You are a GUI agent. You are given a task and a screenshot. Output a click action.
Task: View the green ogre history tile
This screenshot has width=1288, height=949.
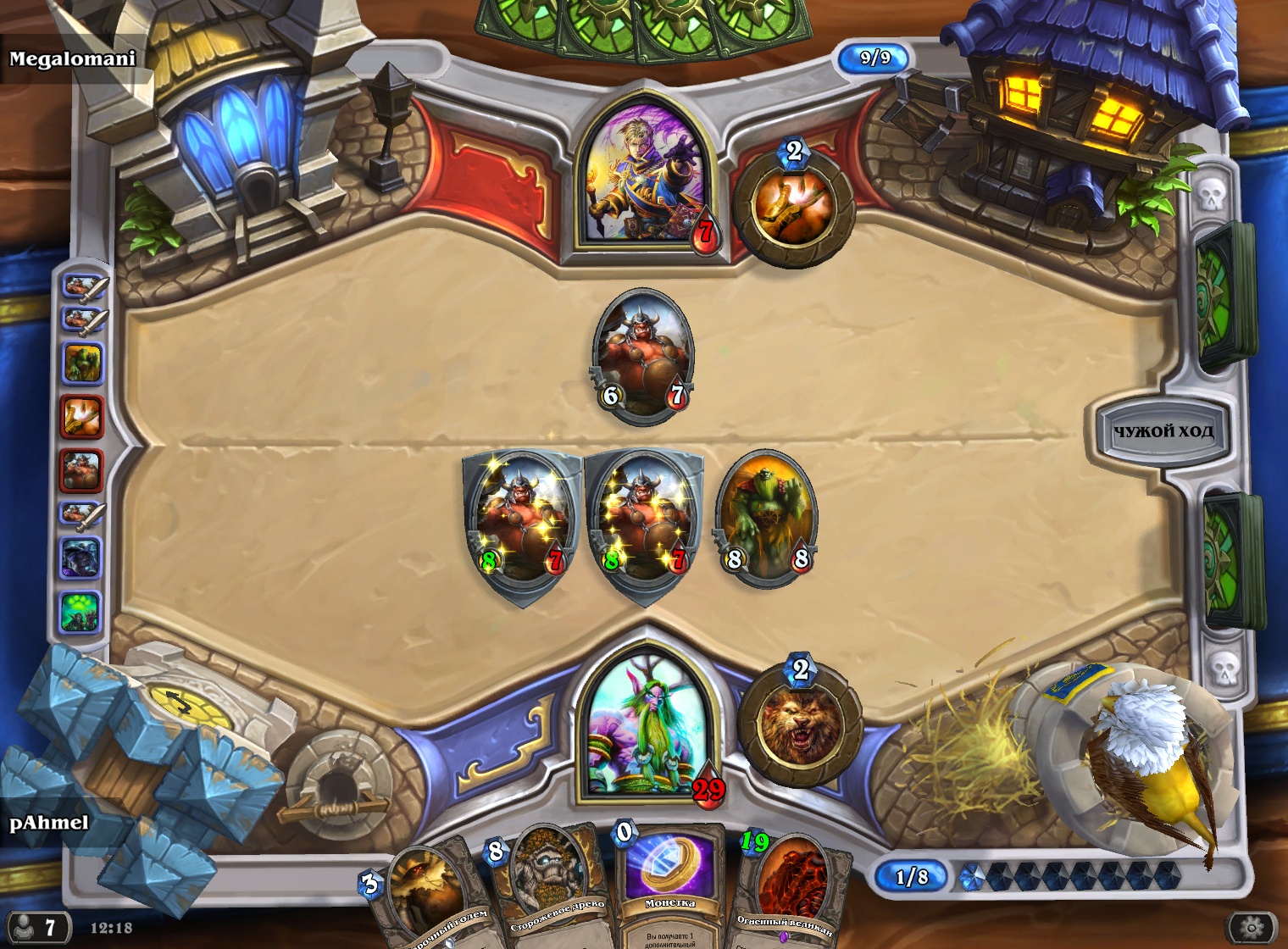(81, 364)
